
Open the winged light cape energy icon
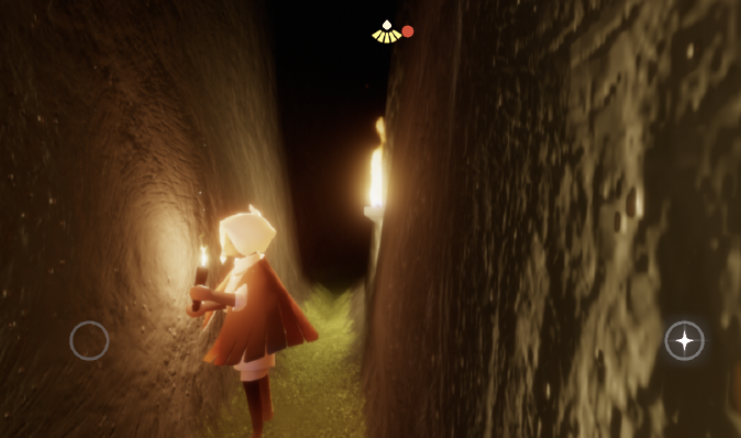tap(386, 32)
